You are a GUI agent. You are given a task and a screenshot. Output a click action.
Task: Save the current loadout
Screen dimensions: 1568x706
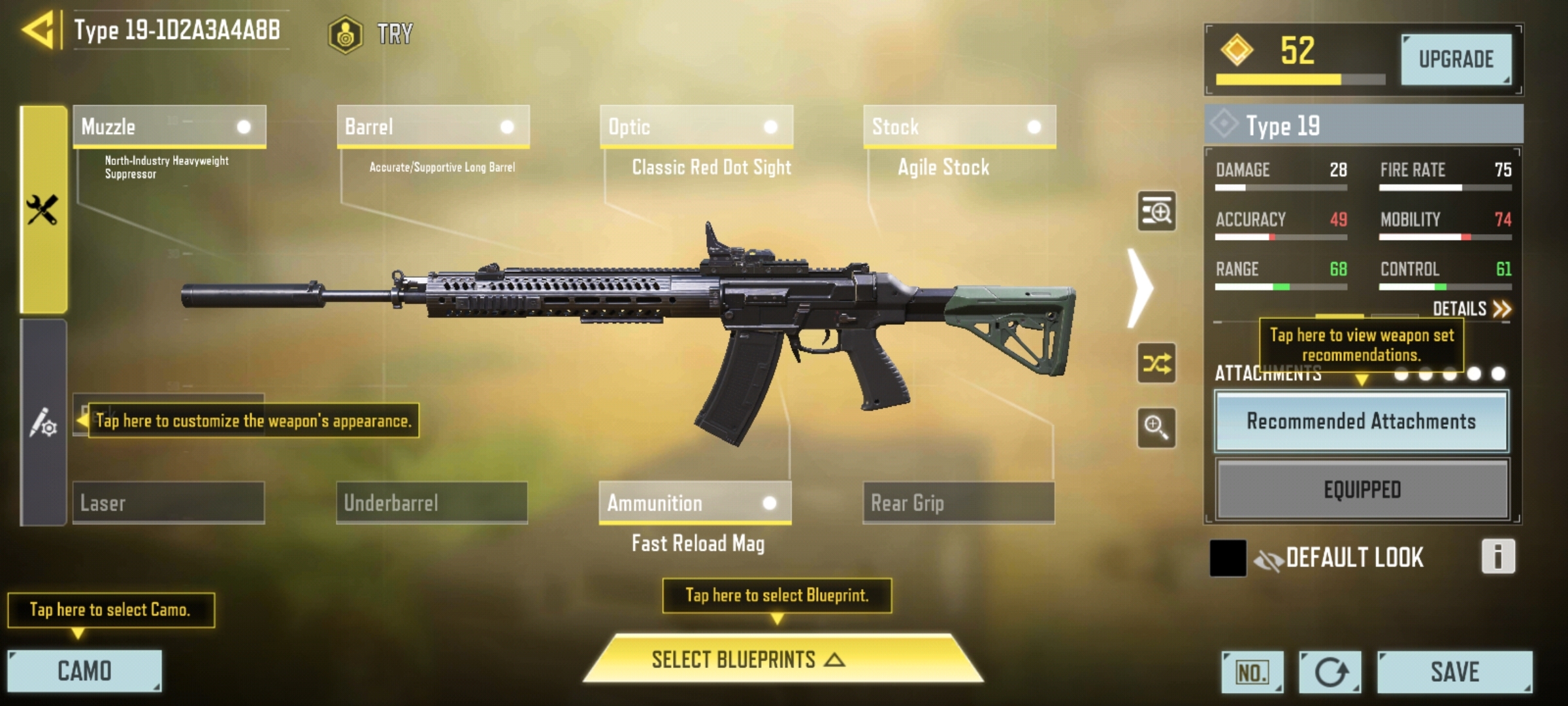tap(1454, 671)
